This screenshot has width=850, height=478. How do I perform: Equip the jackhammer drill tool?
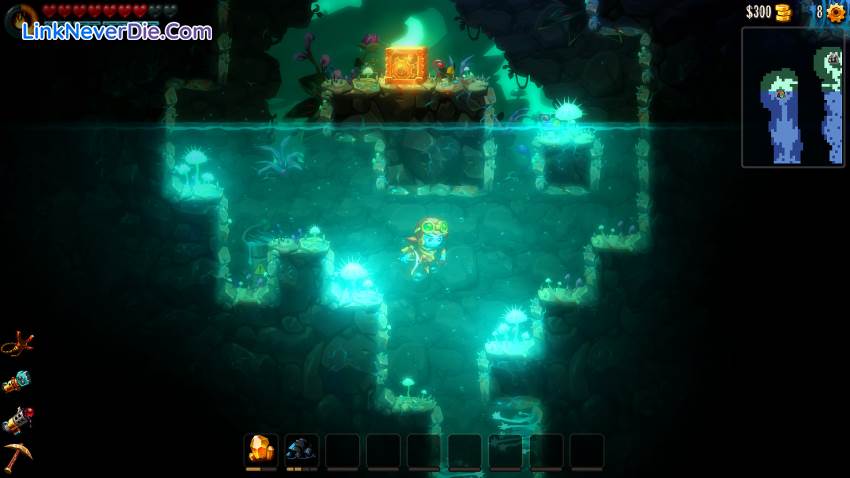point(17,420)
